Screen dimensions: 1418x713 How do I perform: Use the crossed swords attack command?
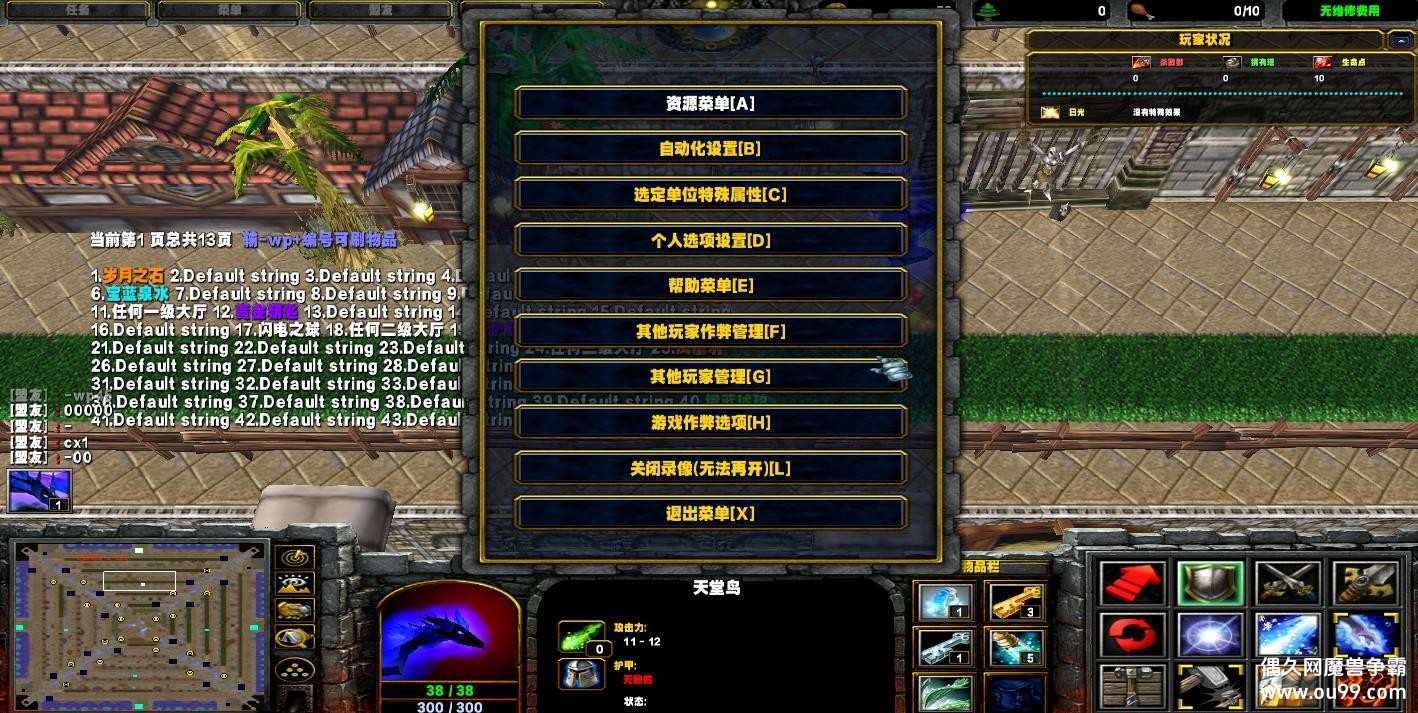tap(1287, 583)
